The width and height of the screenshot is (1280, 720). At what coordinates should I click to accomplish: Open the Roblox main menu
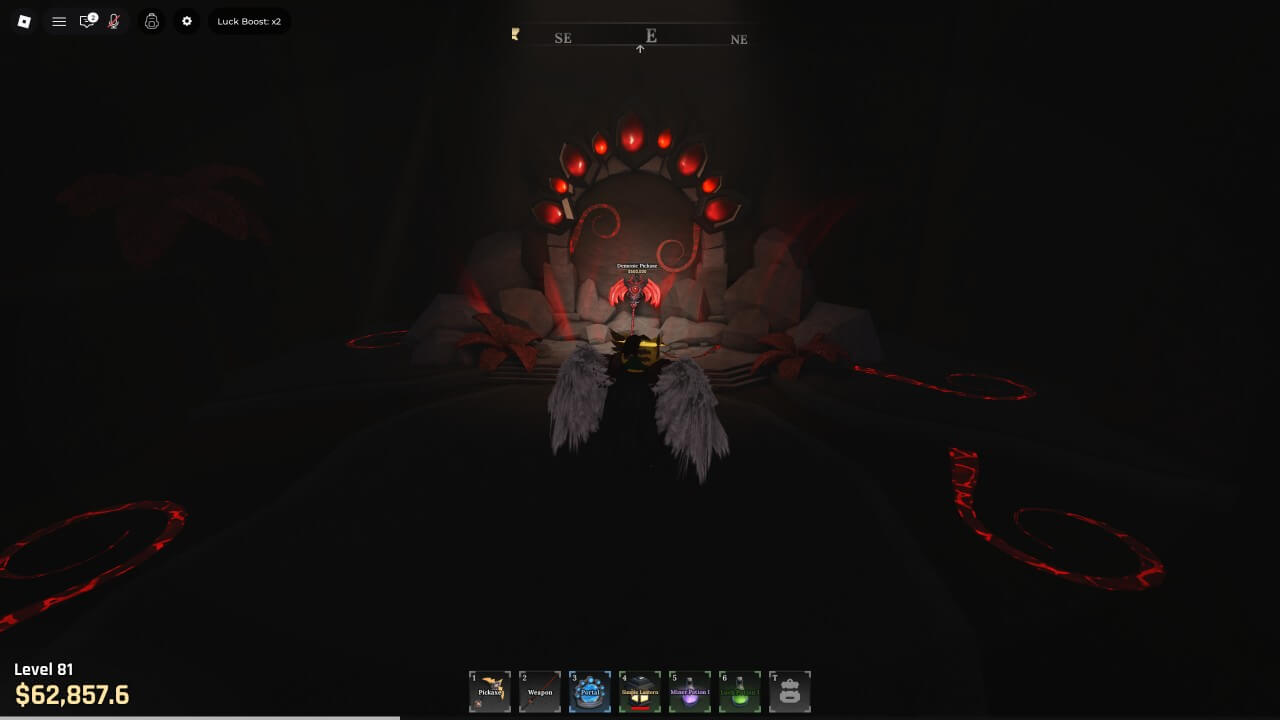(x=24, y=21)
